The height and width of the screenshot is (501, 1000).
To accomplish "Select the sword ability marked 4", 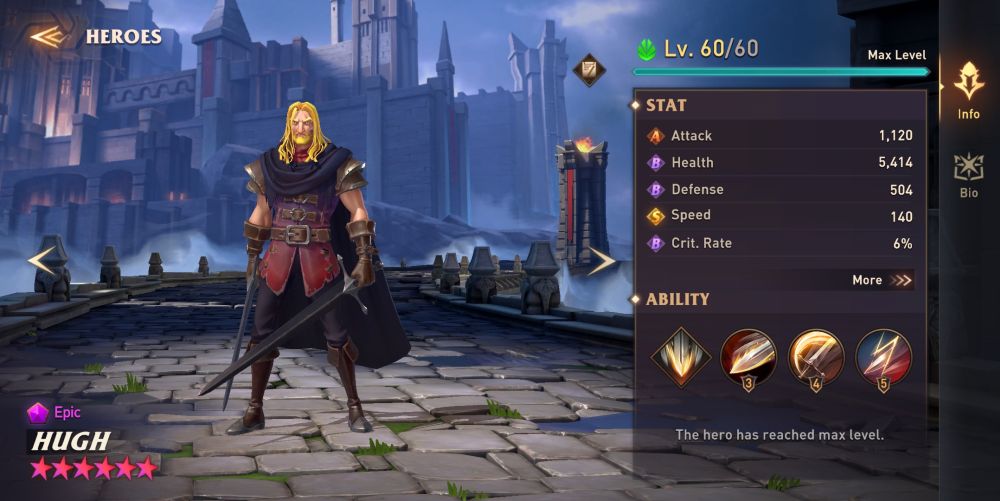I will [816, 357].
